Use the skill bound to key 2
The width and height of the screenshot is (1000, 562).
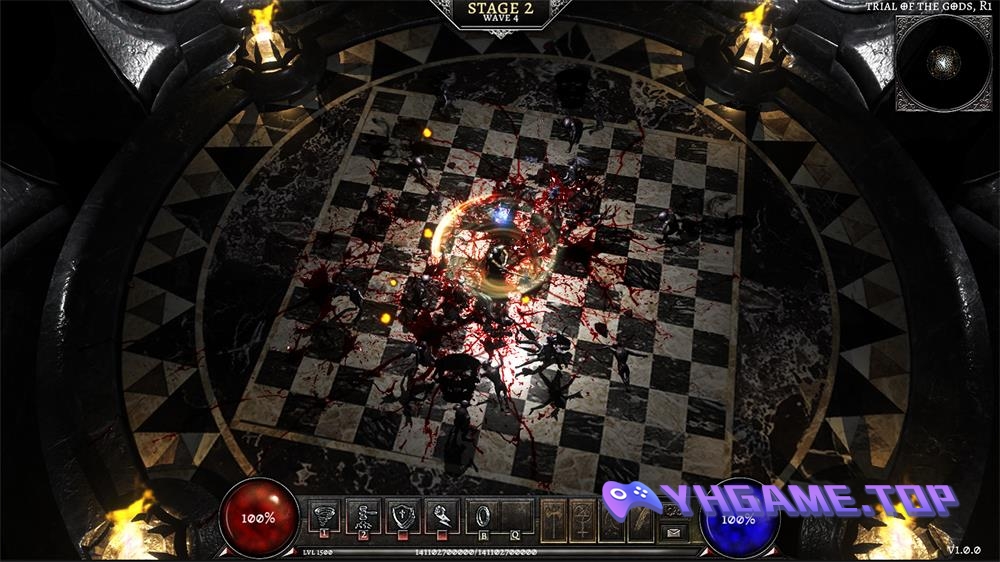361,516
